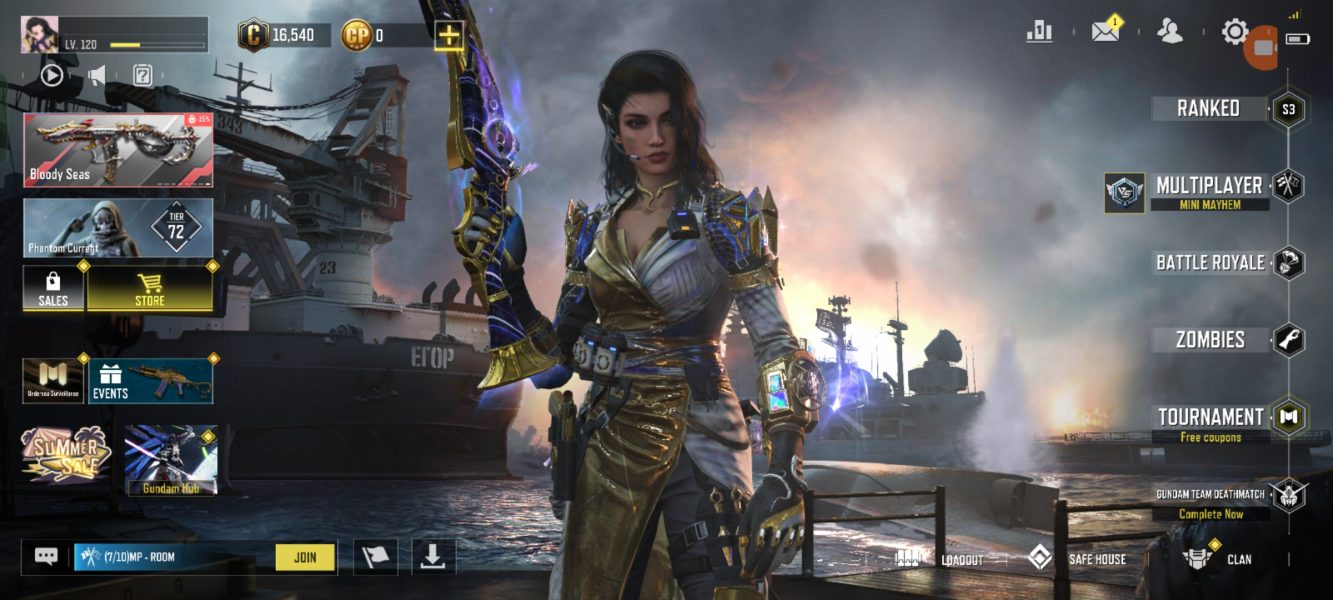The image size is (1333, 600).
Task: Choose the Zombies mode
Action: 1210,340
